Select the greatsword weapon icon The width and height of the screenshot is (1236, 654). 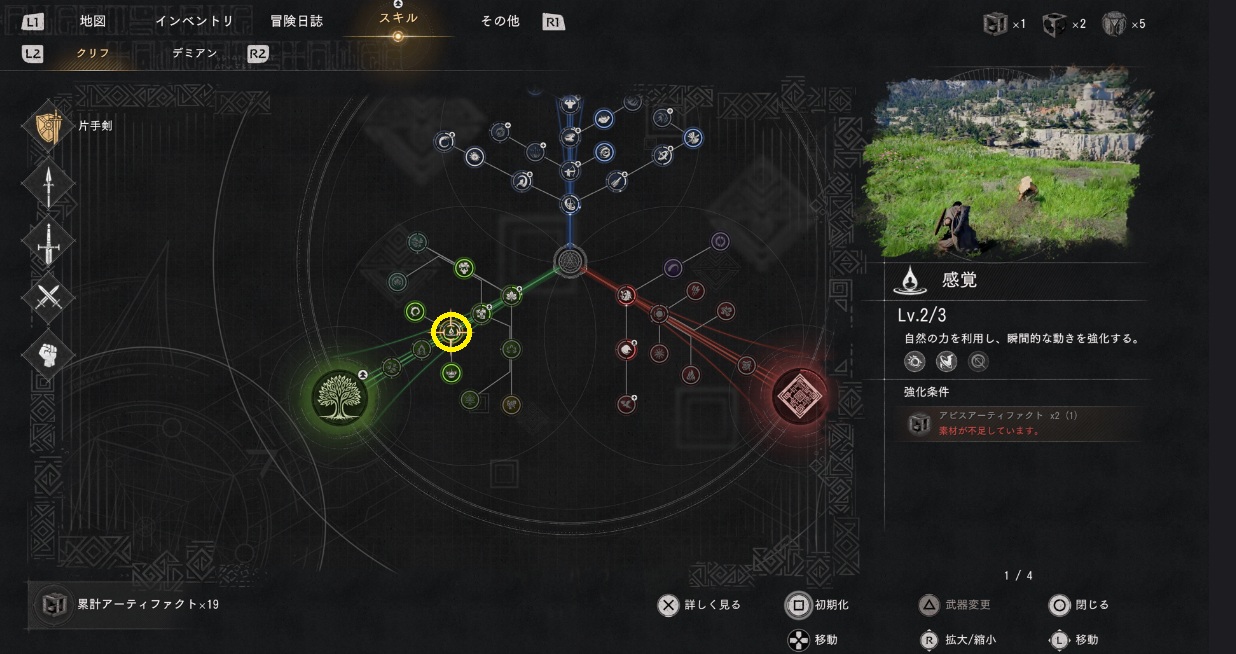coord(48,241)
